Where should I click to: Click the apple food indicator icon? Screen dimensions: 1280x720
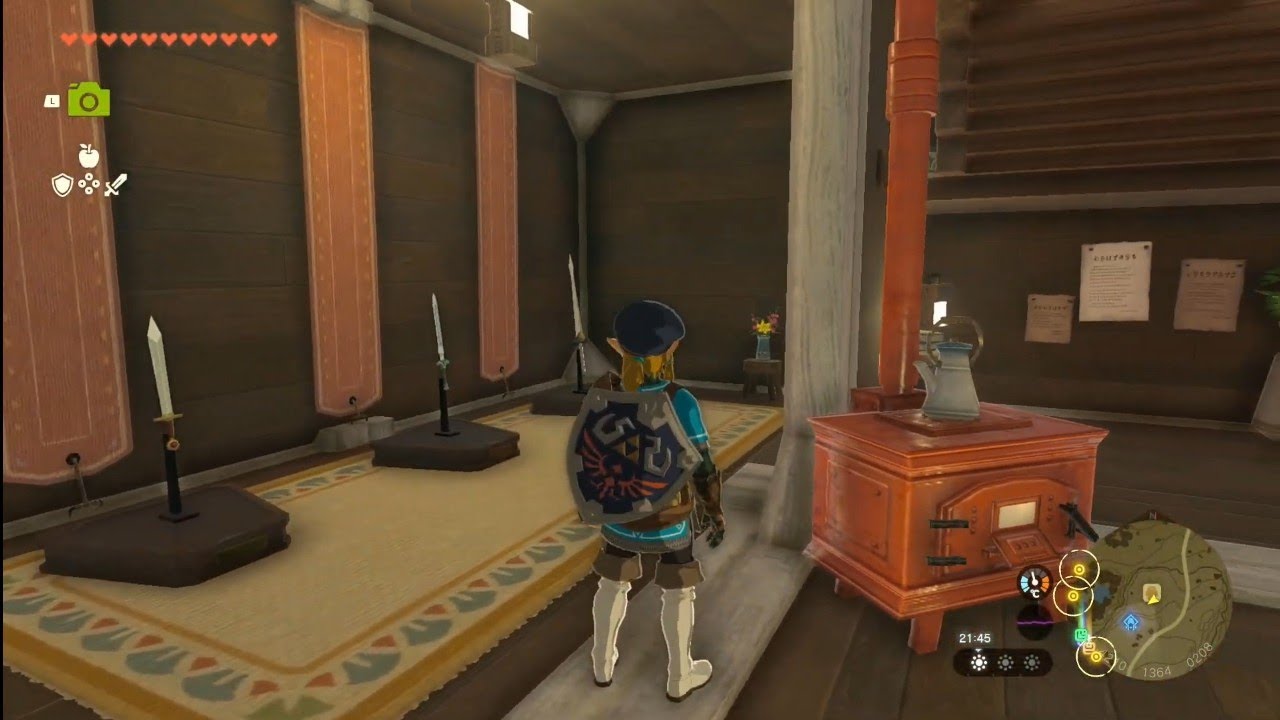89,156
